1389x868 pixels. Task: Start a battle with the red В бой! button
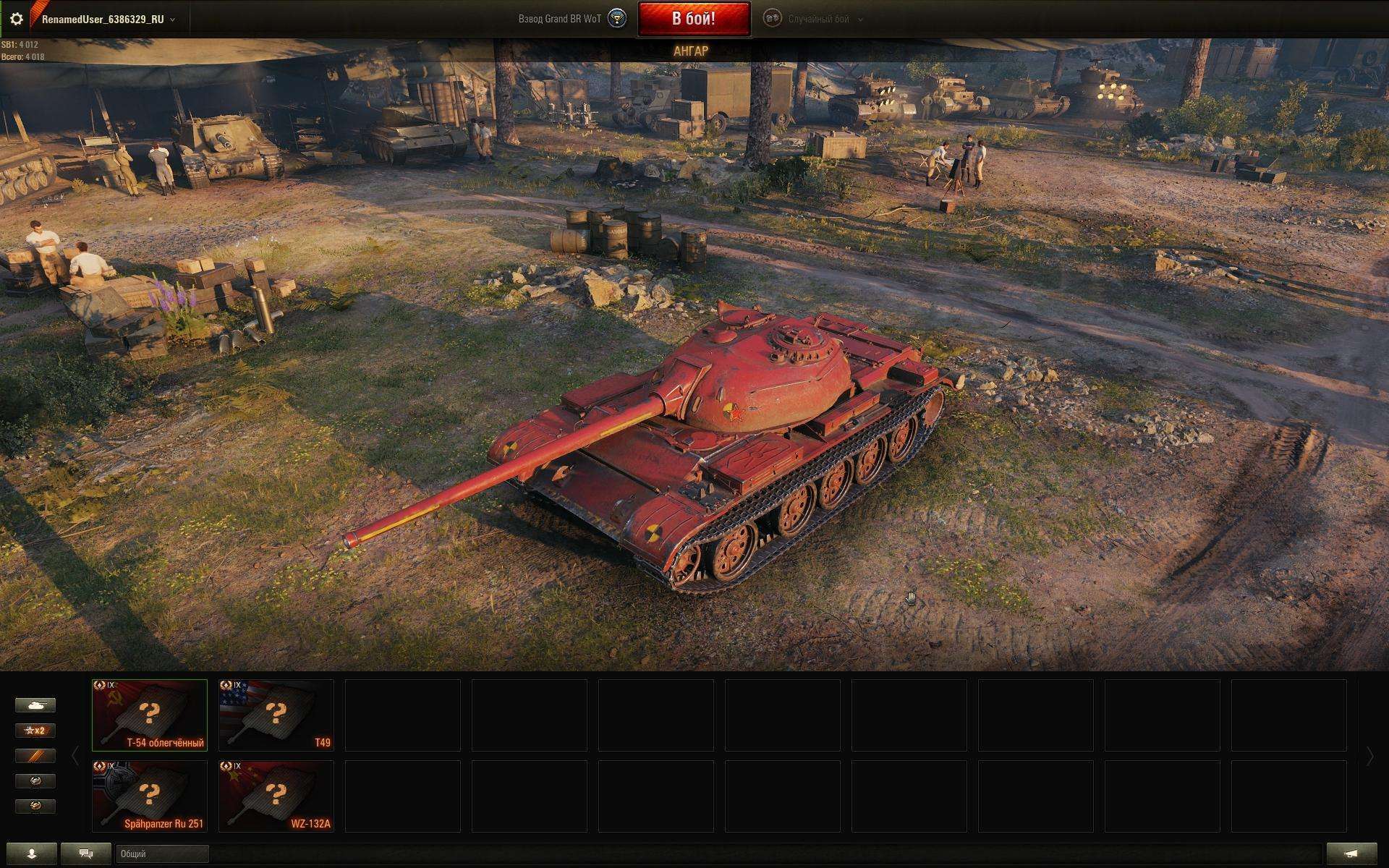tap(693, 19)
